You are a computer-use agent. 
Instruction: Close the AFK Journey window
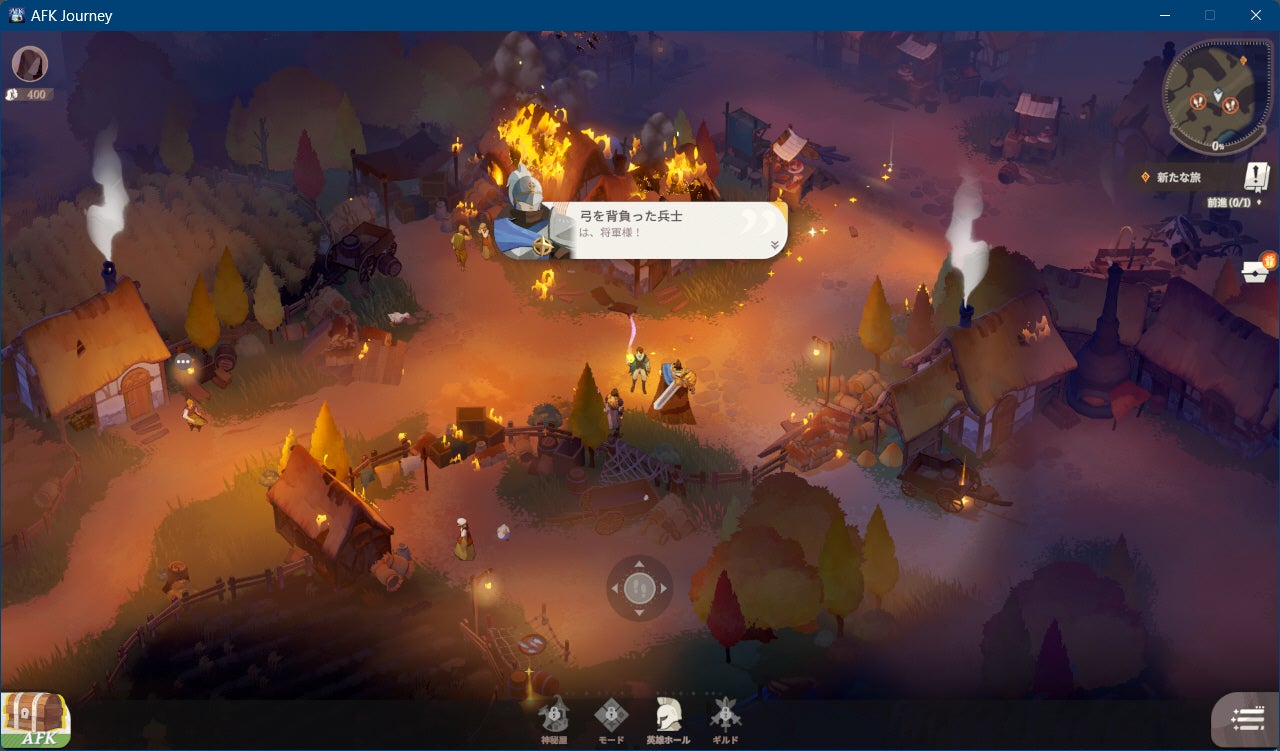click(1256, 15)
